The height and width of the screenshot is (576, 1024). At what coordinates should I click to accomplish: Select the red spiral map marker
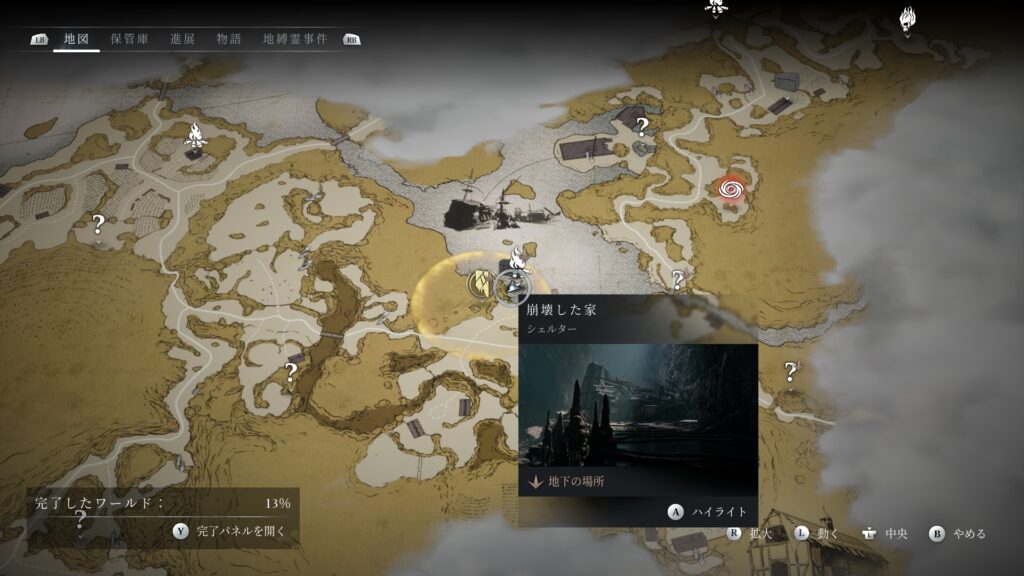(x=731, y=188)
